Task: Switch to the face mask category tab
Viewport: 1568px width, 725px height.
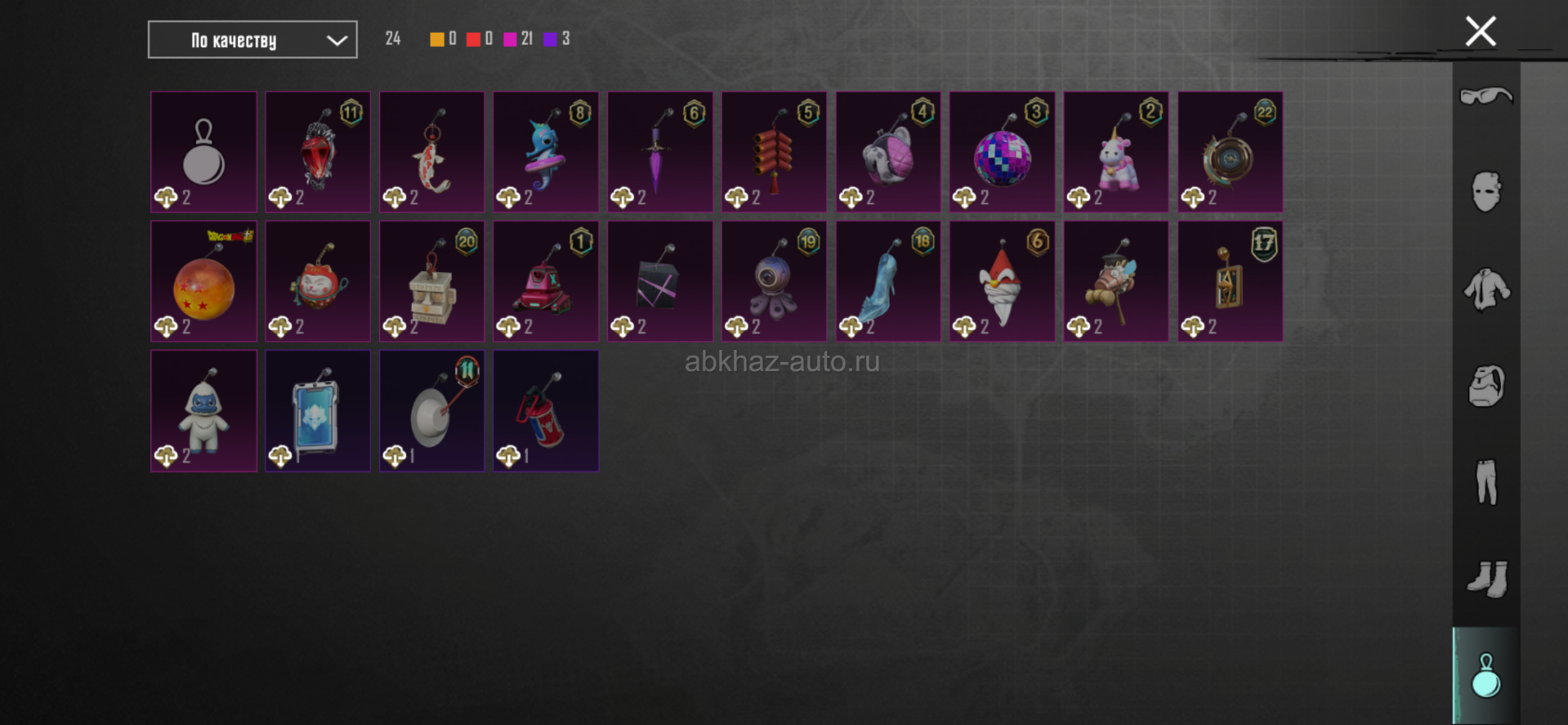Action: [x=1485, y=193]
